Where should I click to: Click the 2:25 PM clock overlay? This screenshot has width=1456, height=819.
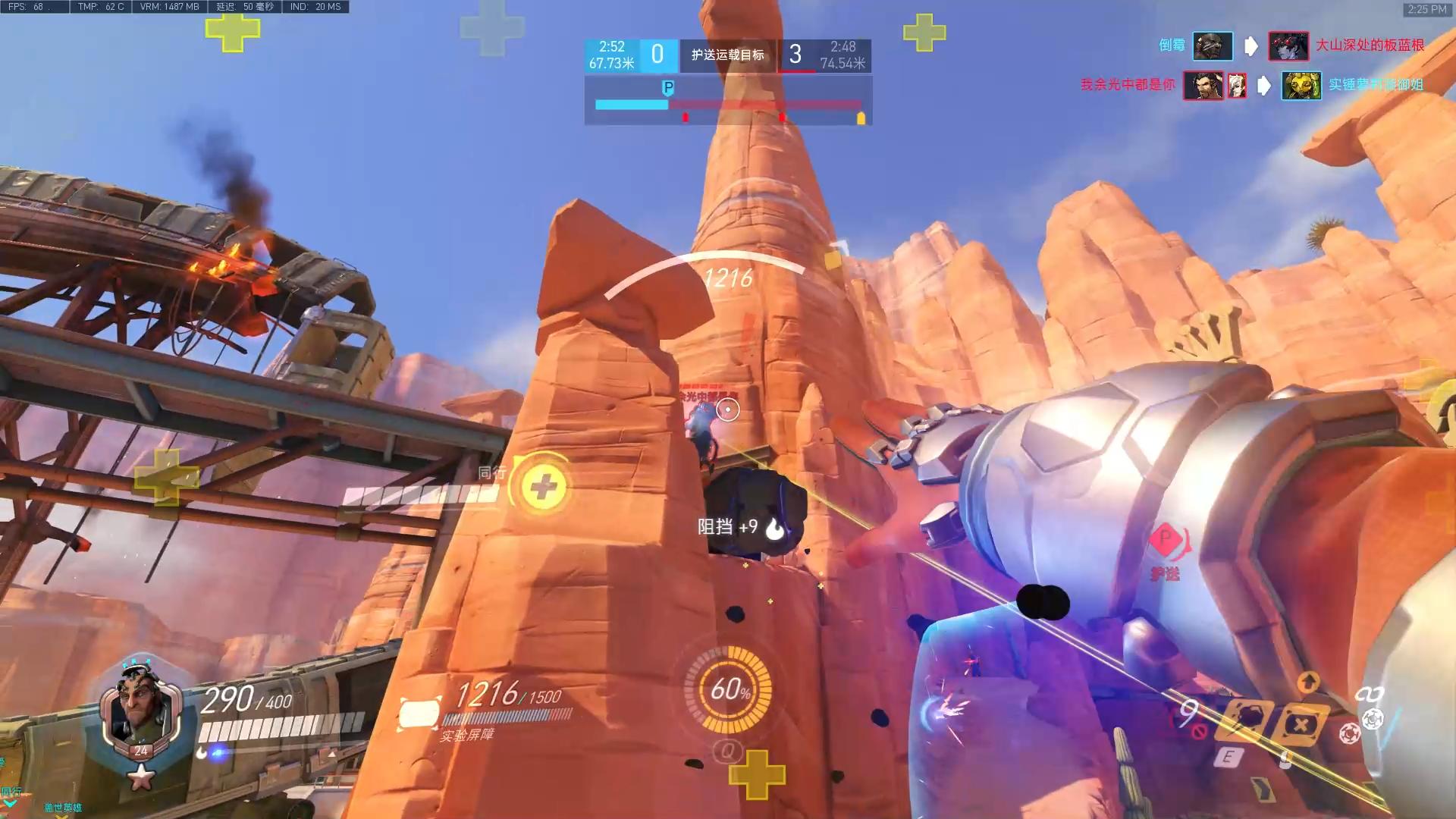point(1426,9)
